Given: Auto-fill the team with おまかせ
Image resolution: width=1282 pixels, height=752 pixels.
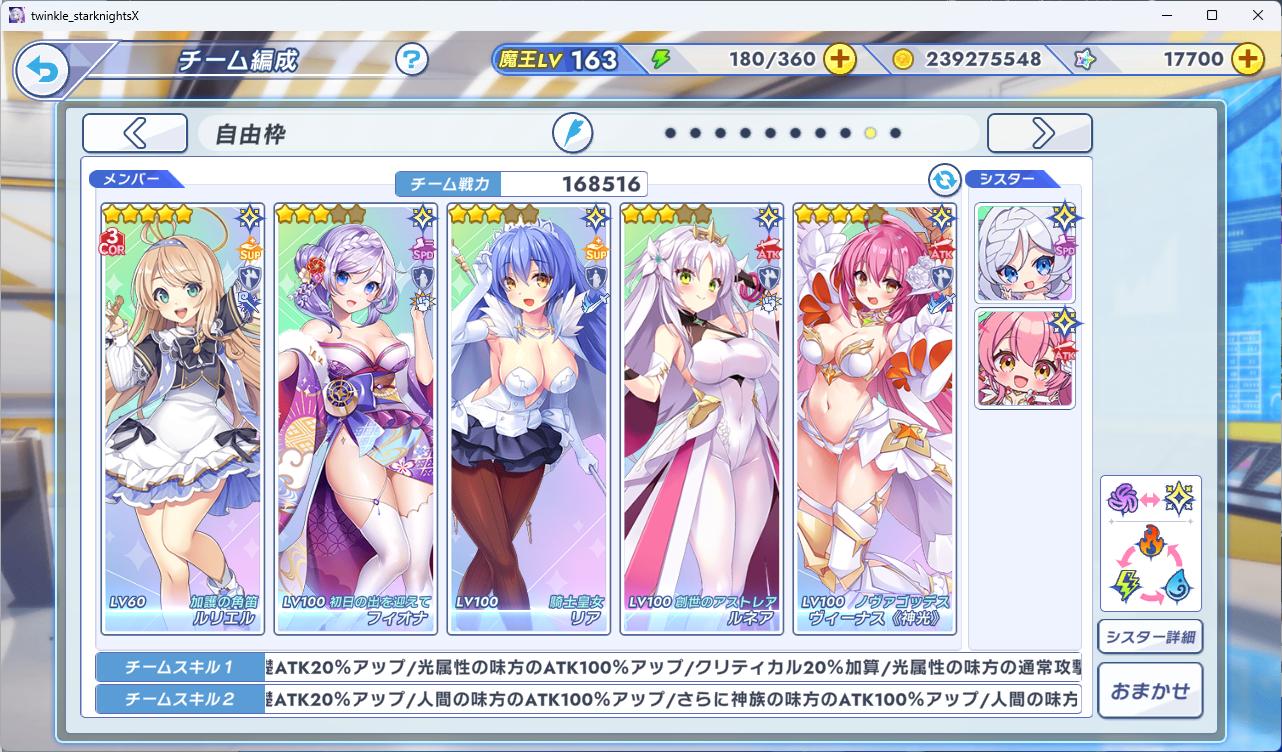Looking at the screenshot, I should tap(1150, 690).
